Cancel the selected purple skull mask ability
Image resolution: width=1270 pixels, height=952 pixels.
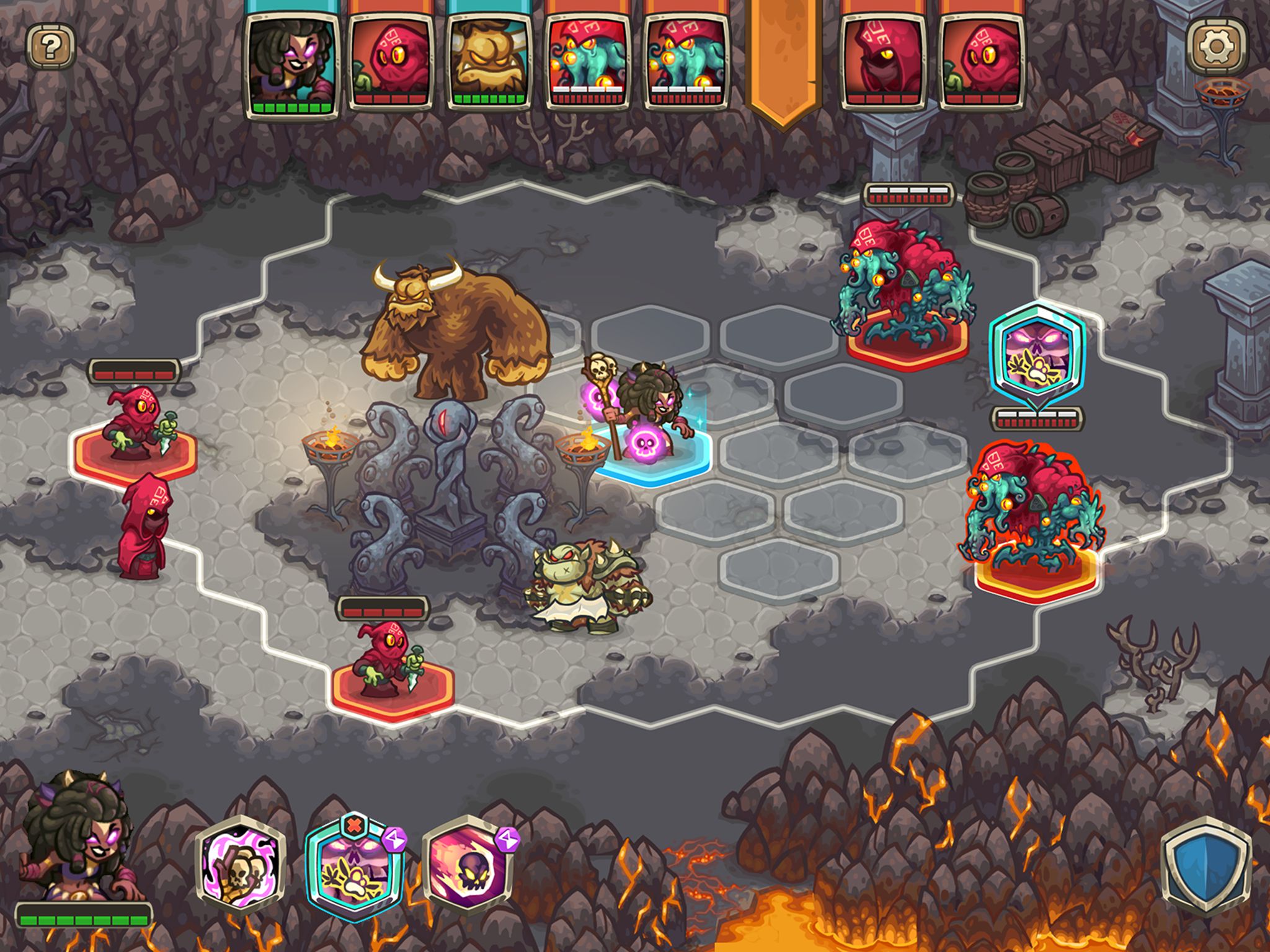353,826
